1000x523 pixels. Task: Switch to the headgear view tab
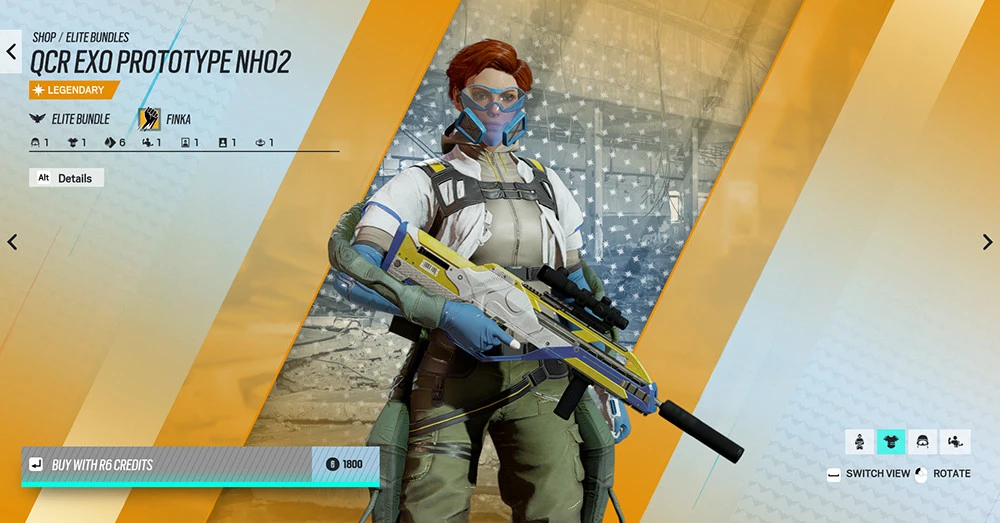tap(923, 441)
